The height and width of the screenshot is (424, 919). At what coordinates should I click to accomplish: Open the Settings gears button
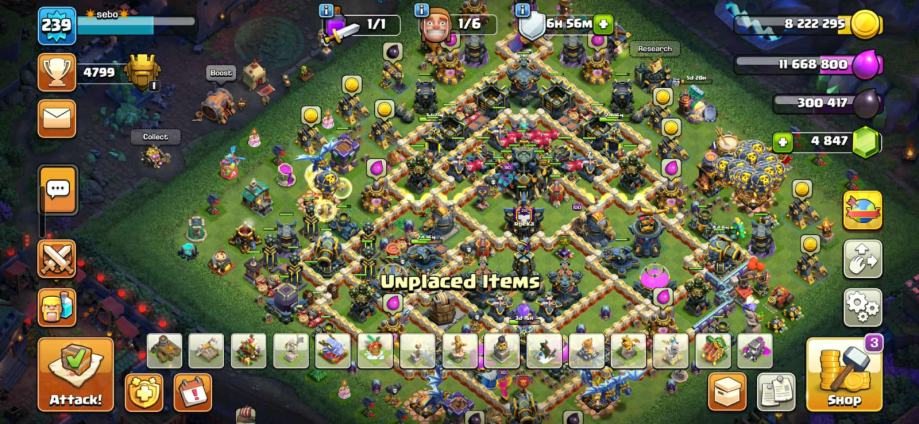(x=862, y=306)
